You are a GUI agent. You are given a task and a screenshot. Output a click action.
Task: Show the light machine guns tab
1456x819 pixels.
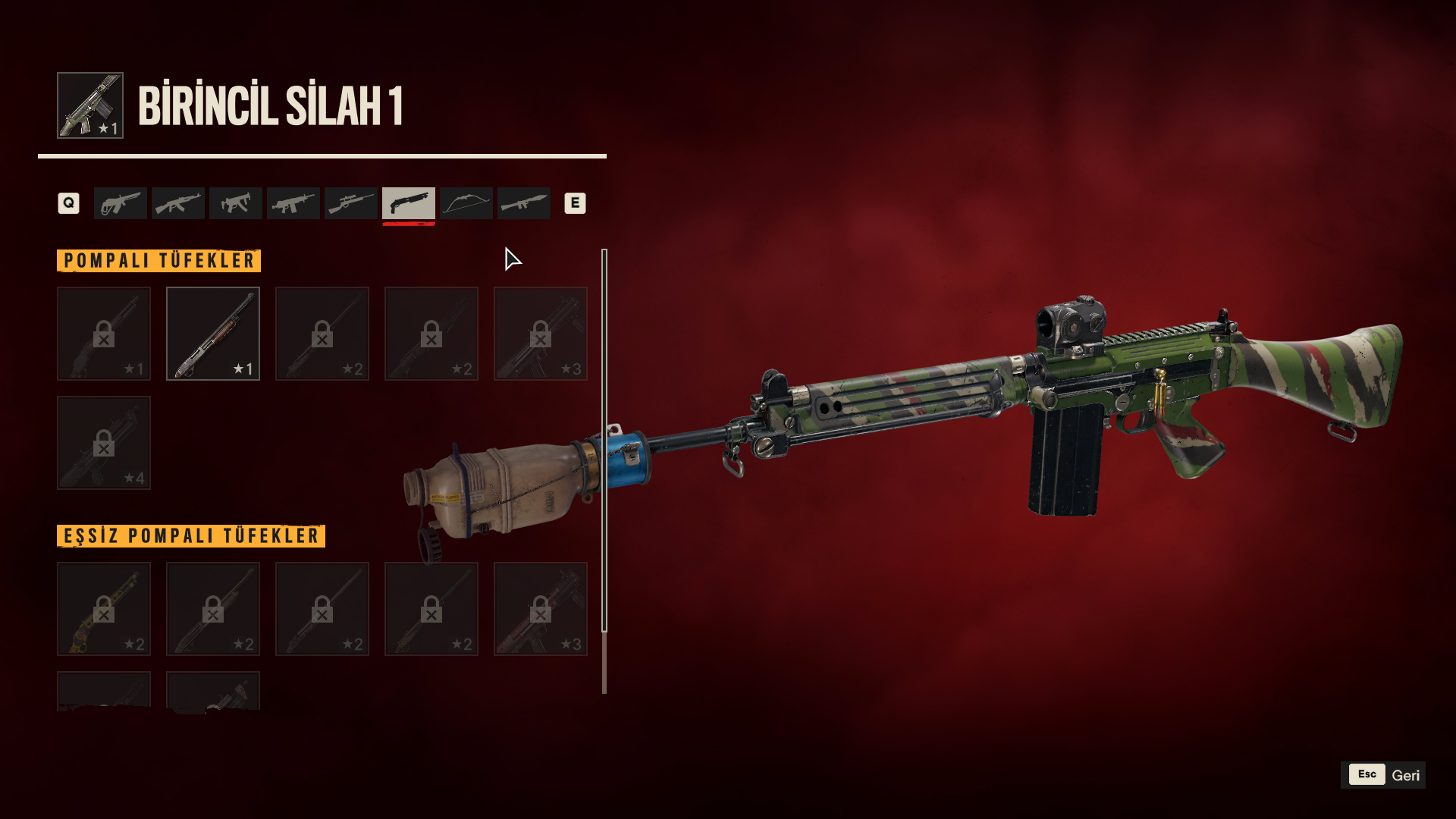pos(293,203)
